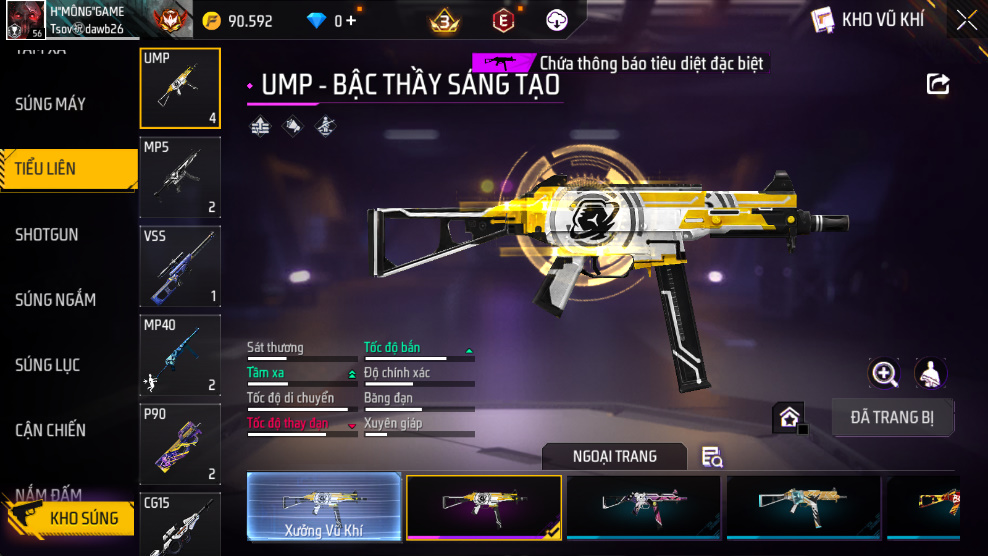This screenshot has width=988, height=556.
Task: Open the Súng Ngắm category
Action: click(x=55, y=300)
